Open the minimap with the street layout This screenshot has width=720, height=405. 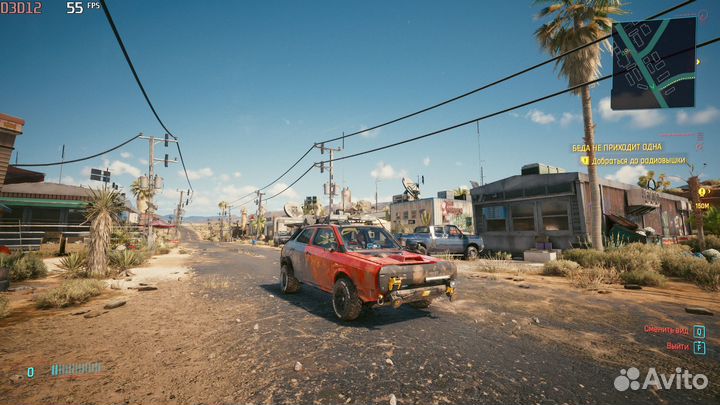coord(653,63)
